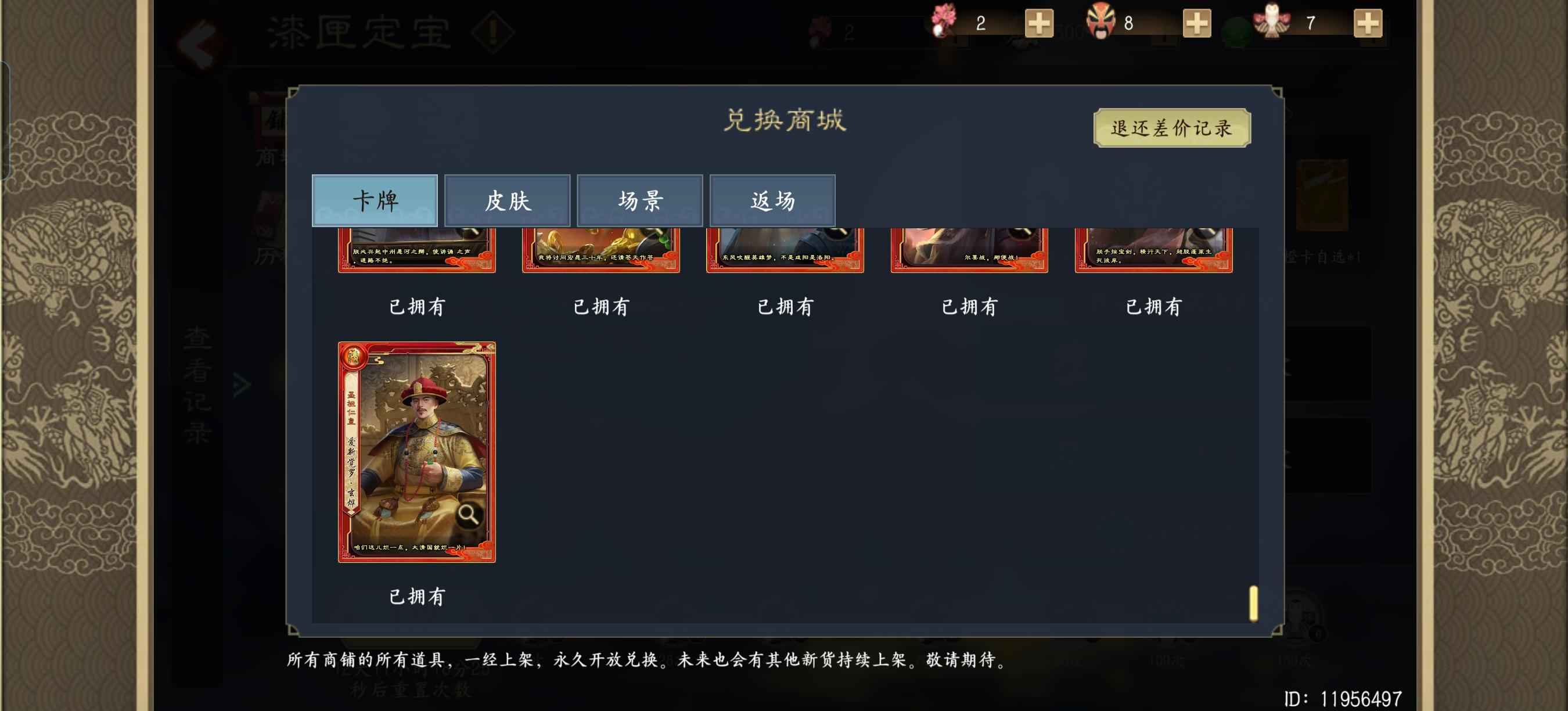Open the 退还差价记录 refund record
The image size is (1568, 711).
click(x=1171, y=128)
